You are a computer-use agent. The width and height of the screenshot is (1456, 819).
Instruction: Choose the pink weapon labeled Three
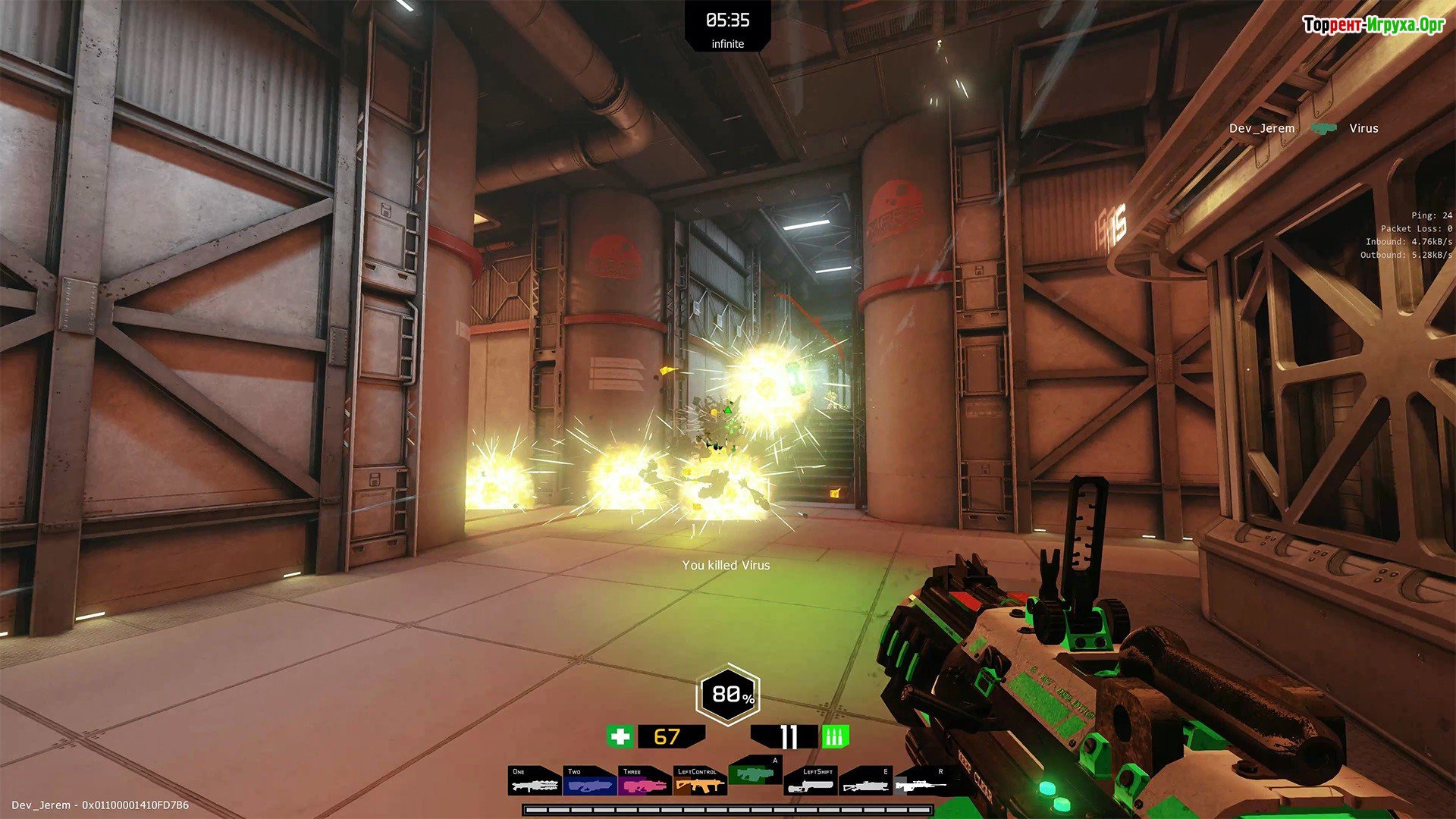click(645, 782)
